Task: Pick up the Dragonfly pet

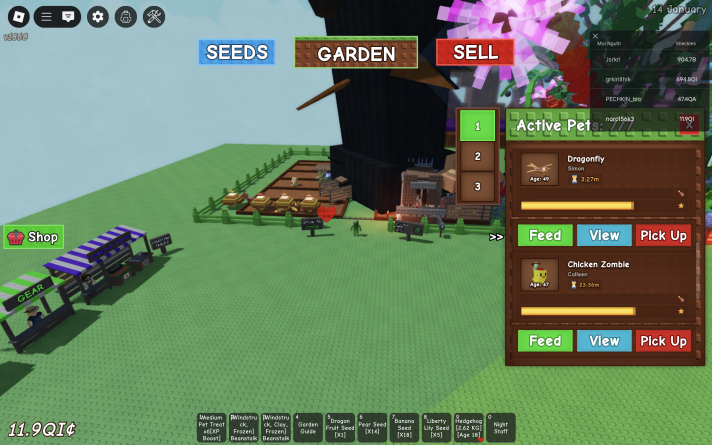Action: click(x=663, y=235)
